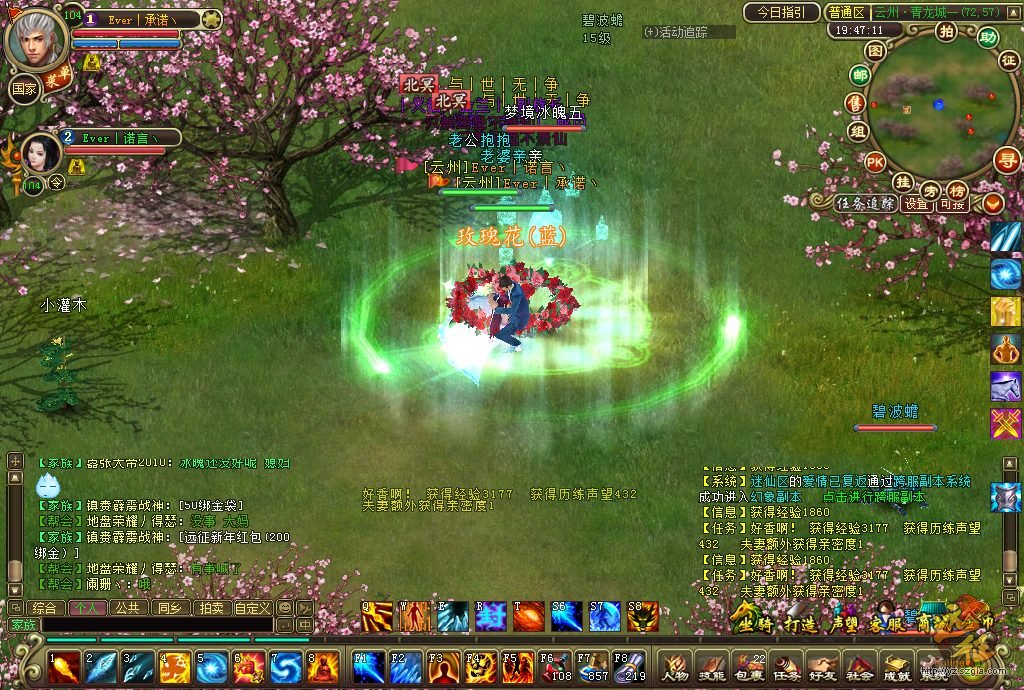The image size is (1024, 690).
Task: Open the 任务追踪 quest tracker
Action: tap(866, 203)
